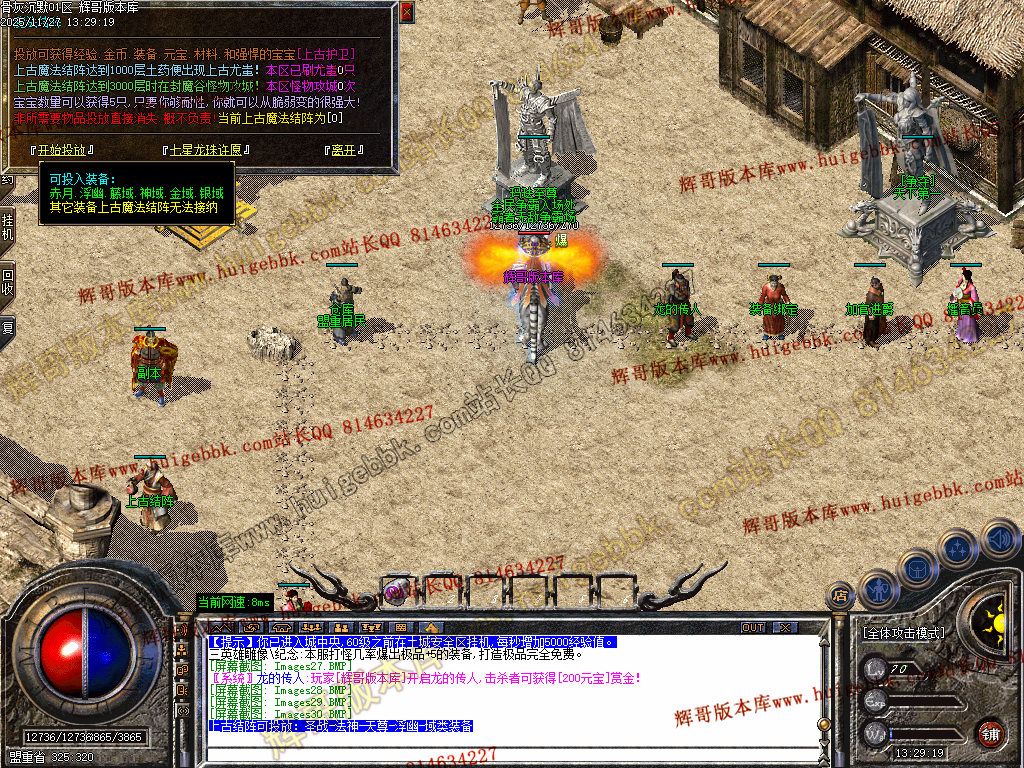The height and width of the screenshot is (768, 1024).
Task: Click the red 铺 stall button
Action: 990,733
